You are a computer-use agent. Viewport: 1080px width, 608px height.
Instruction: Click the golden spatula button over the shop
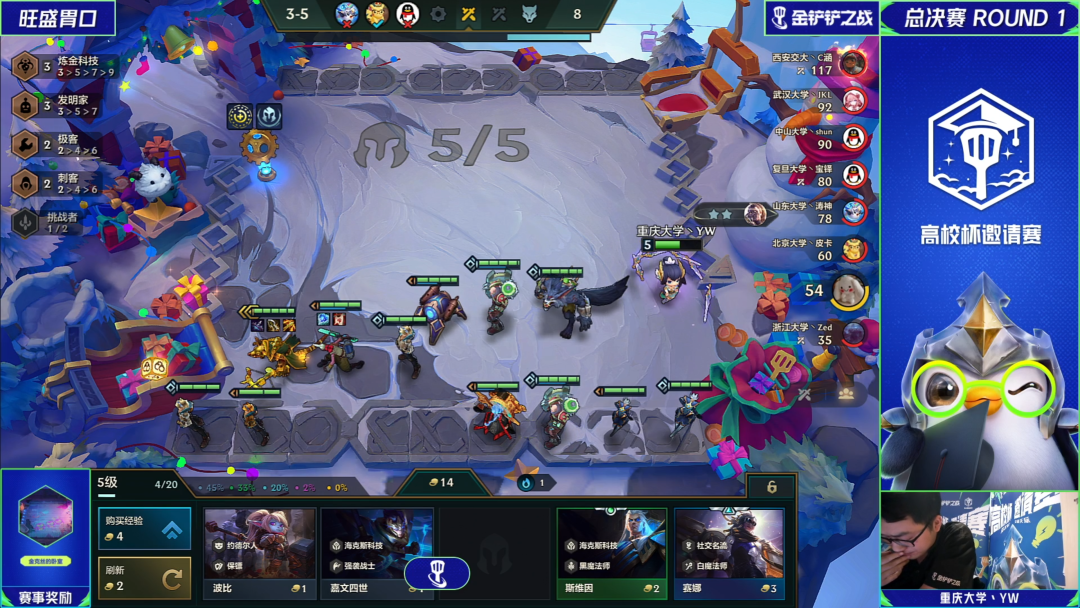click(x=437, y=573)
